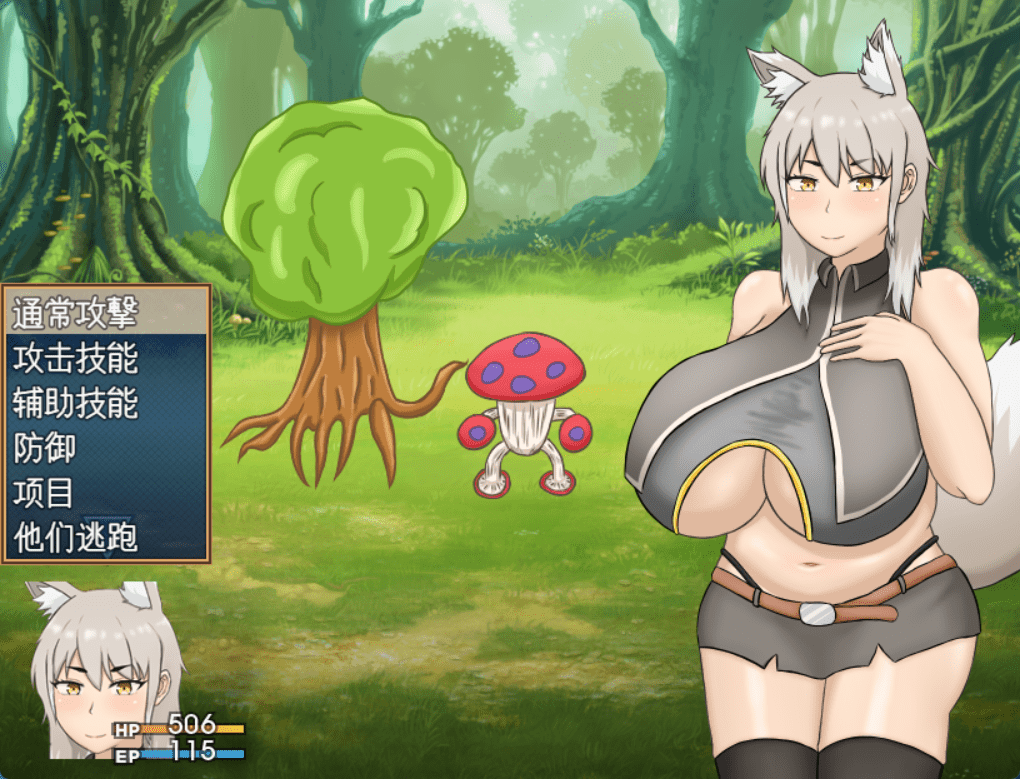Select the 通常攻撃 command
This screenshot has height=779, width=1020.
click(75, 315)
